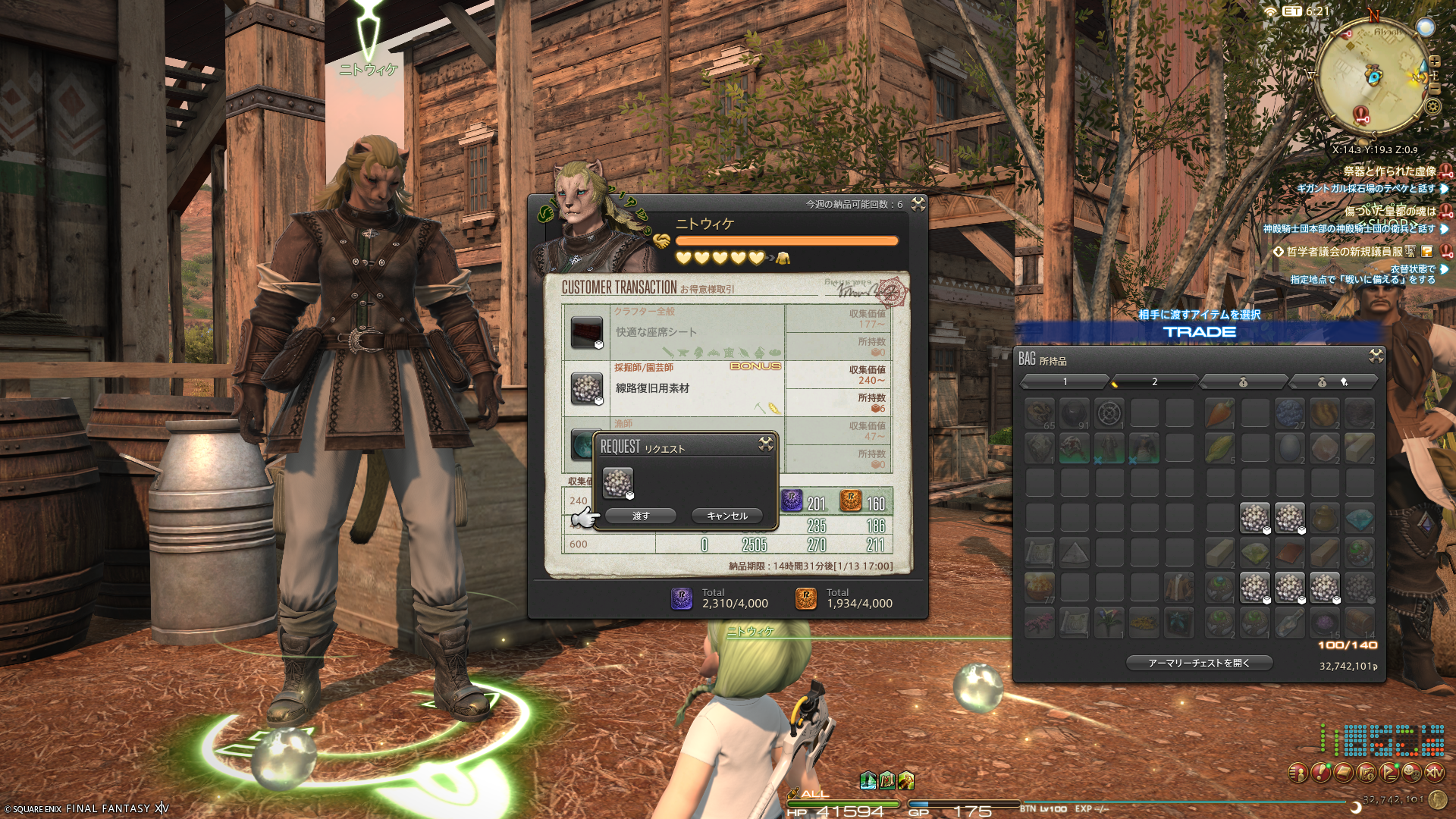Switch to bag tab 2
Viewport: 1456px width, 819px height.
[1154, 381]
